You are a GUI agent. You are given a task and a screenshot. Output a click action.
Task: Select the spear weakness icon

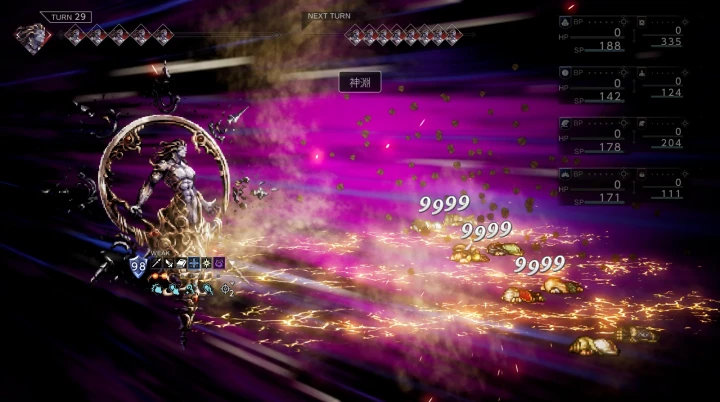point(157,263)
